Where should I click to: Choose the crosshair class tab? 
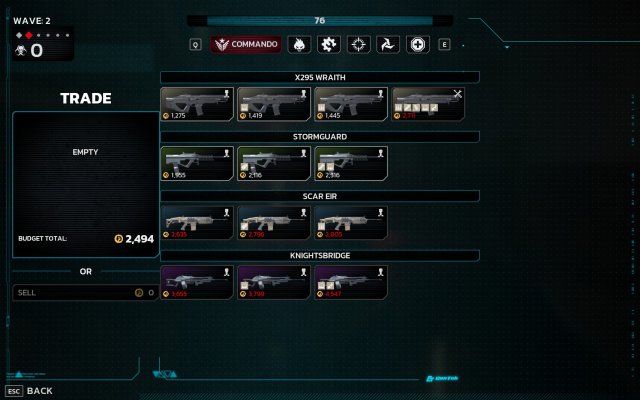click(x=357, y=44)
